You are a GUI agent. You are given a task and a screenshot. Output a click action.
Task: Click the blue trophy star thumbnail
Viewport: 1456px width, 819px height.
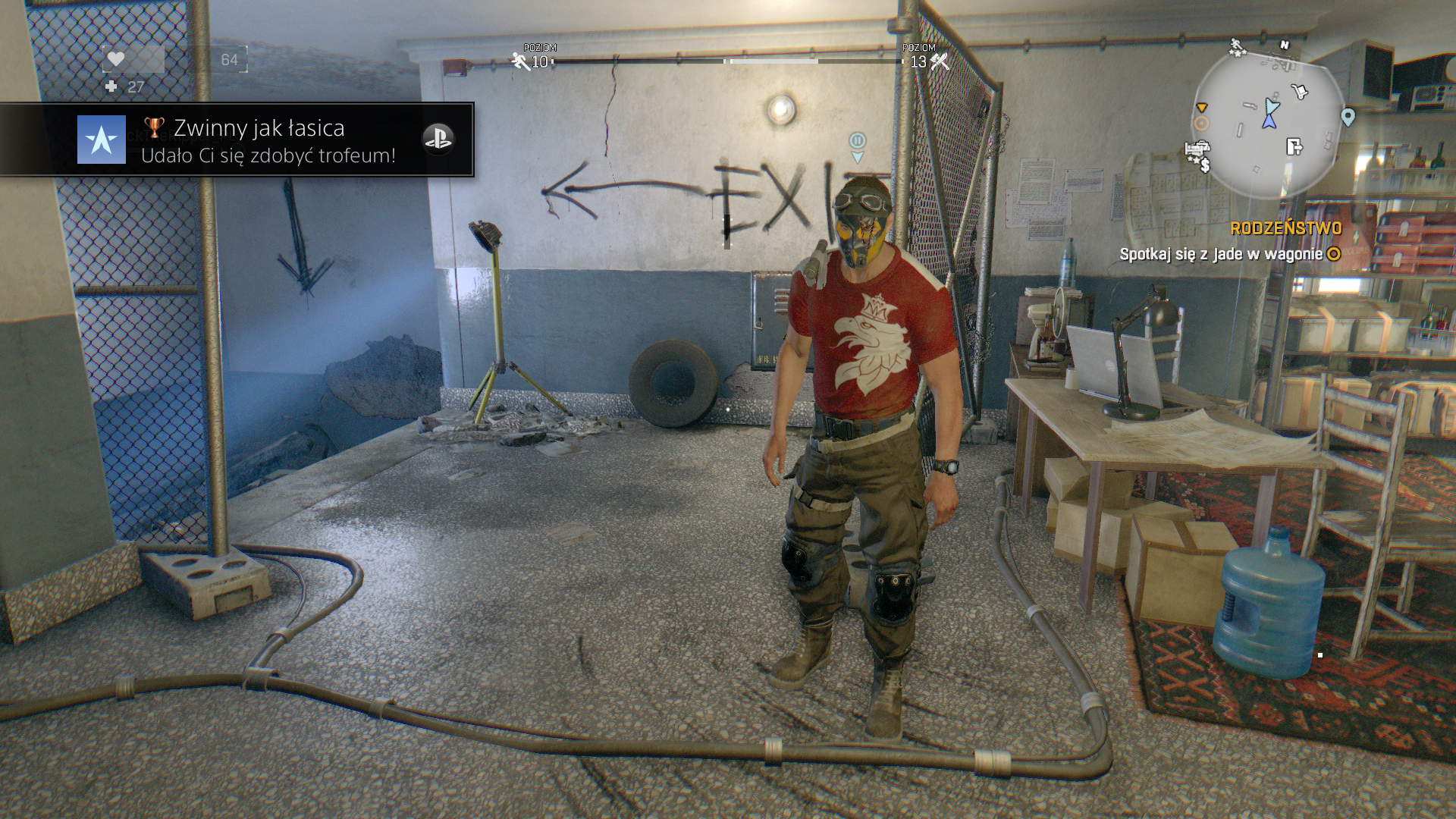point(102,140)
